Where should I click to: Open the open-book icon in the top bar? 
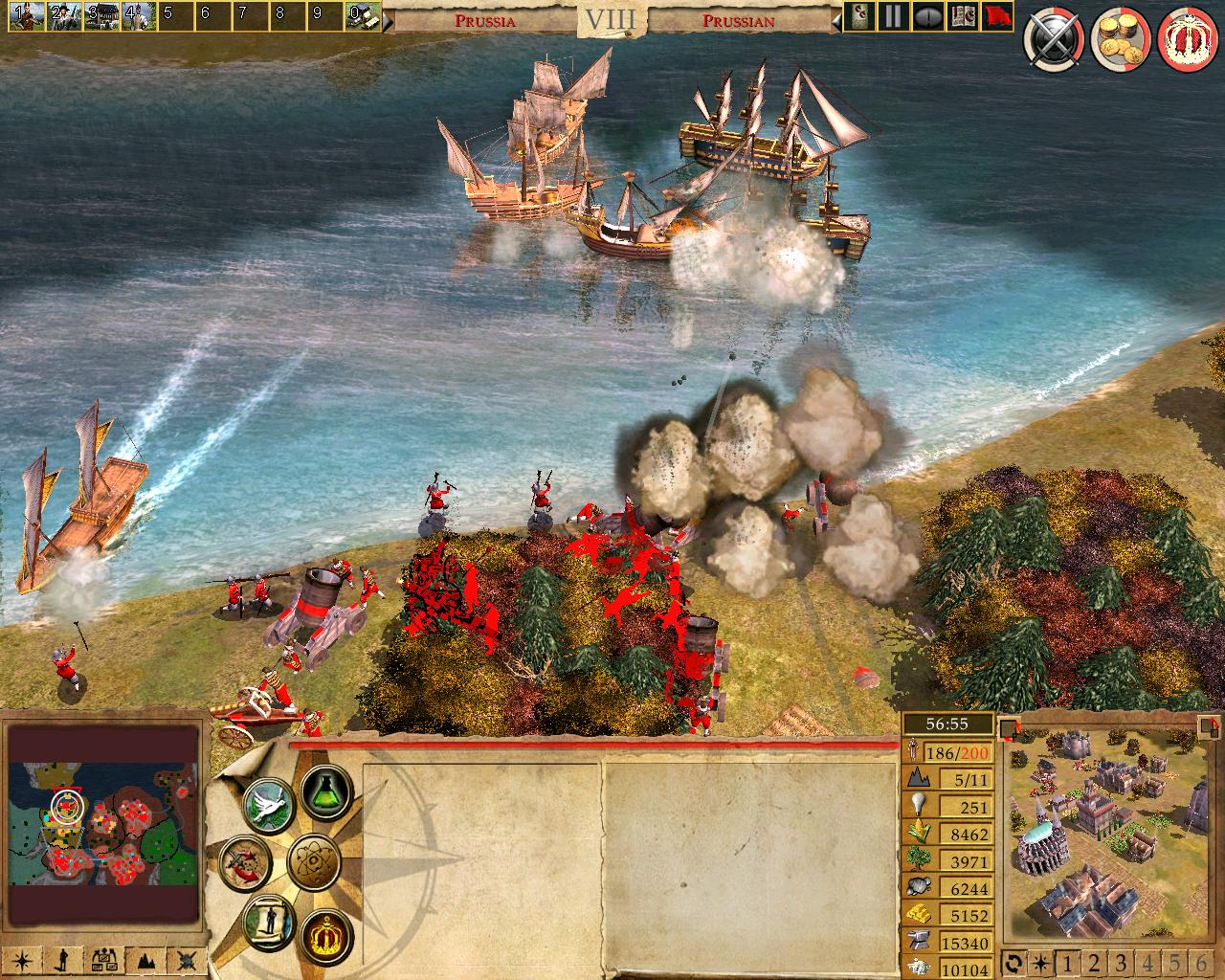[960, 16]
